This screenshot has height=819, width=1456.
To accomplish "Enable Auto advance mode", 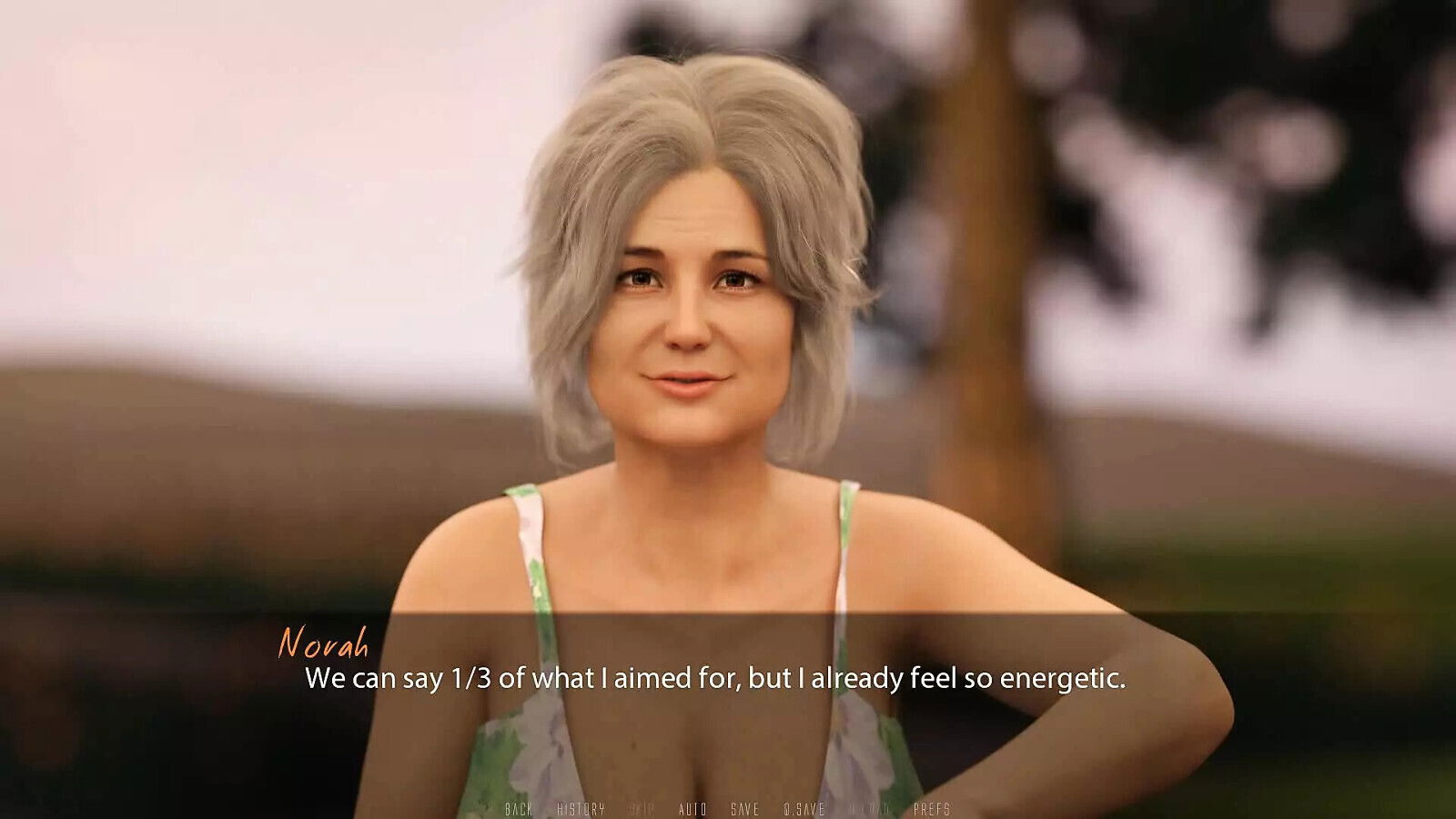I will coord(693,809).
